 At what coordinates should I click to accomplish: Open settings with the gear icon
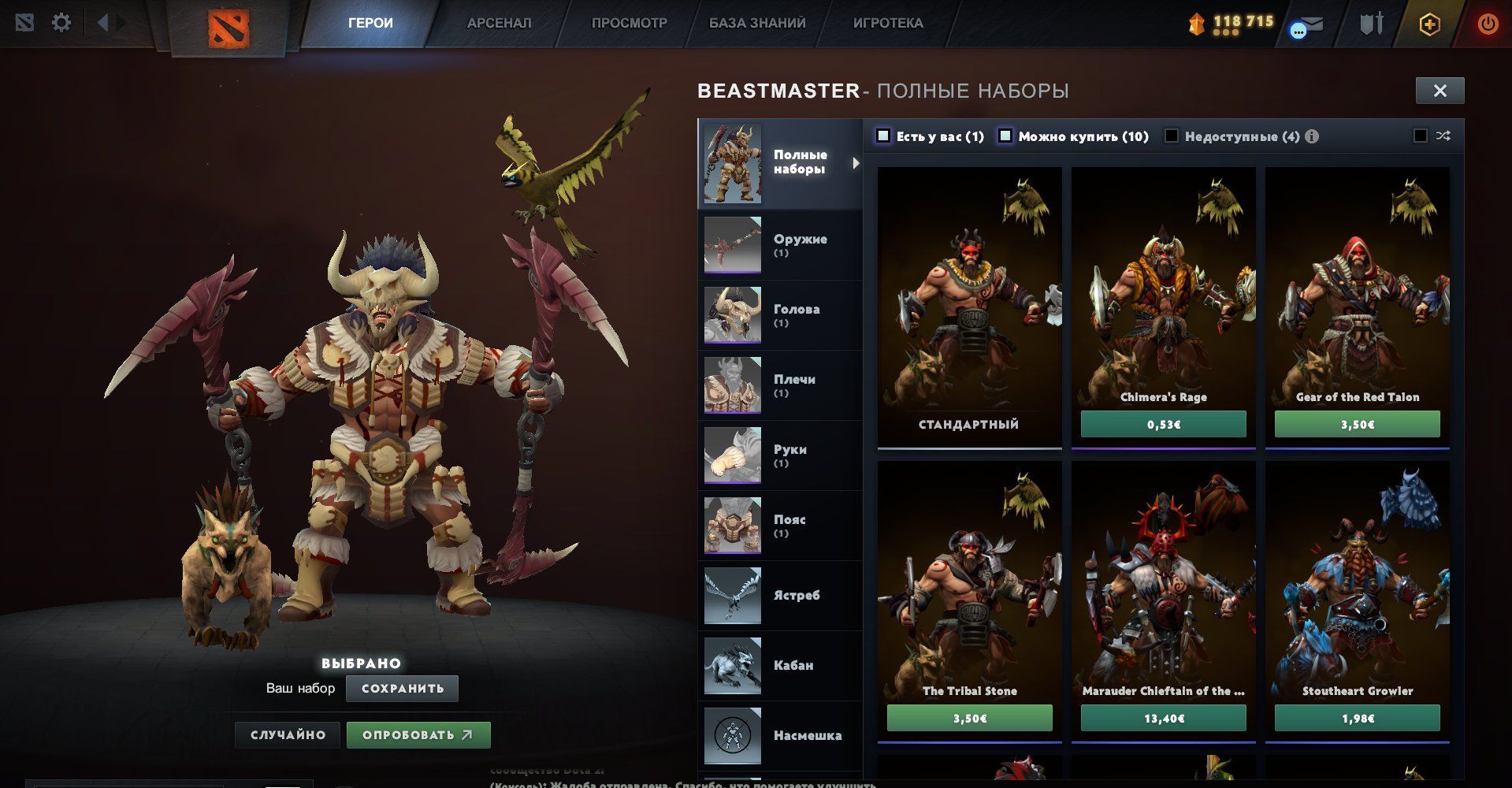tap(61, 23)
